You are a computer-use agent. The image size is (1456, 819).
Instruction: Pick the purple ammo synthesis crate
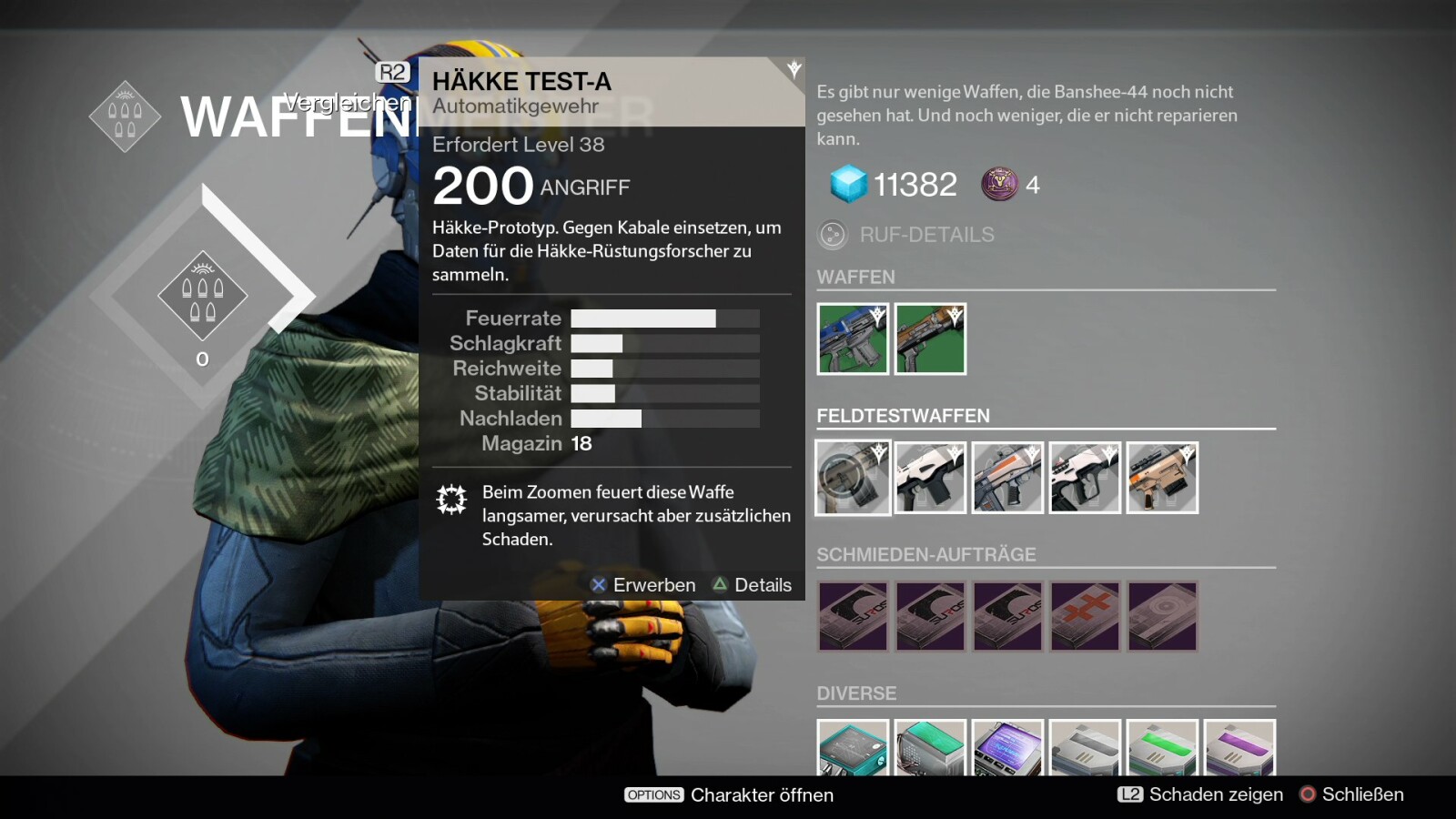(1239, 748)
